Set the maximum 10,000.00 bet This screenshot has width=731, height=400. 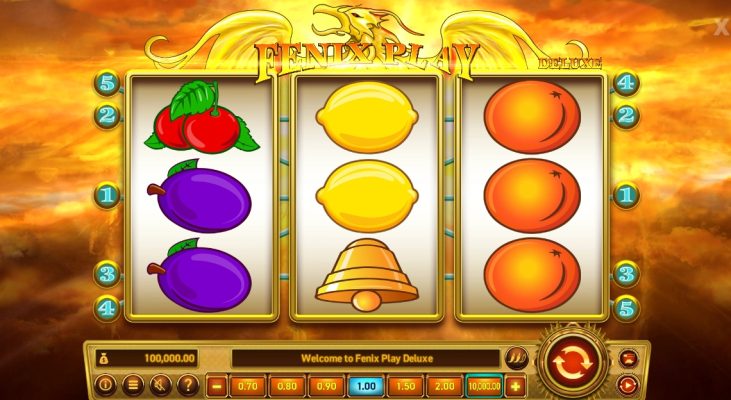484,385
